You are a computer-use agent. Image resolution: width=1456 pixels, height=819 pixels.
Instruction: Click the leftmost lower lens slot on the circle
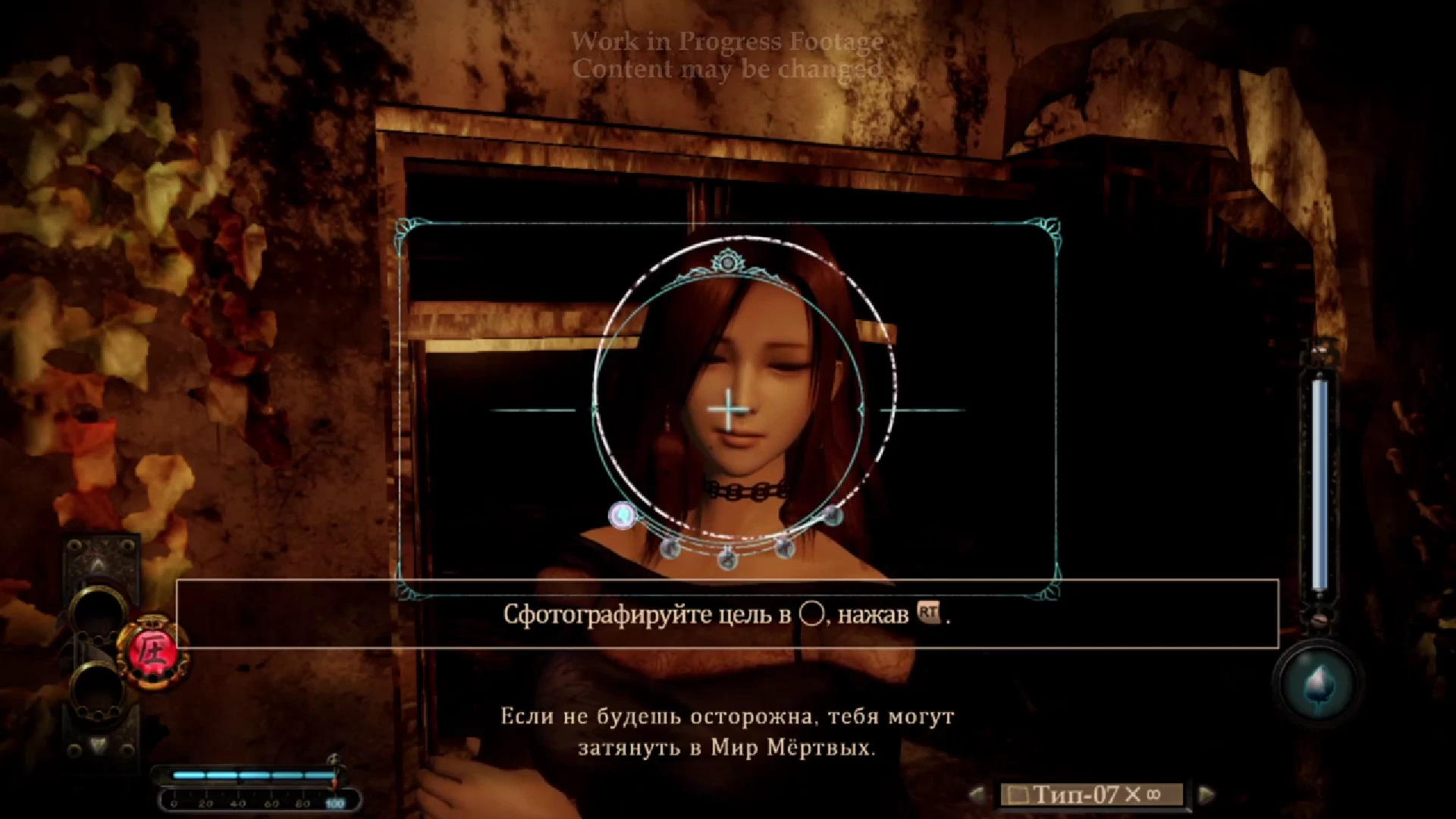point(670,549)
